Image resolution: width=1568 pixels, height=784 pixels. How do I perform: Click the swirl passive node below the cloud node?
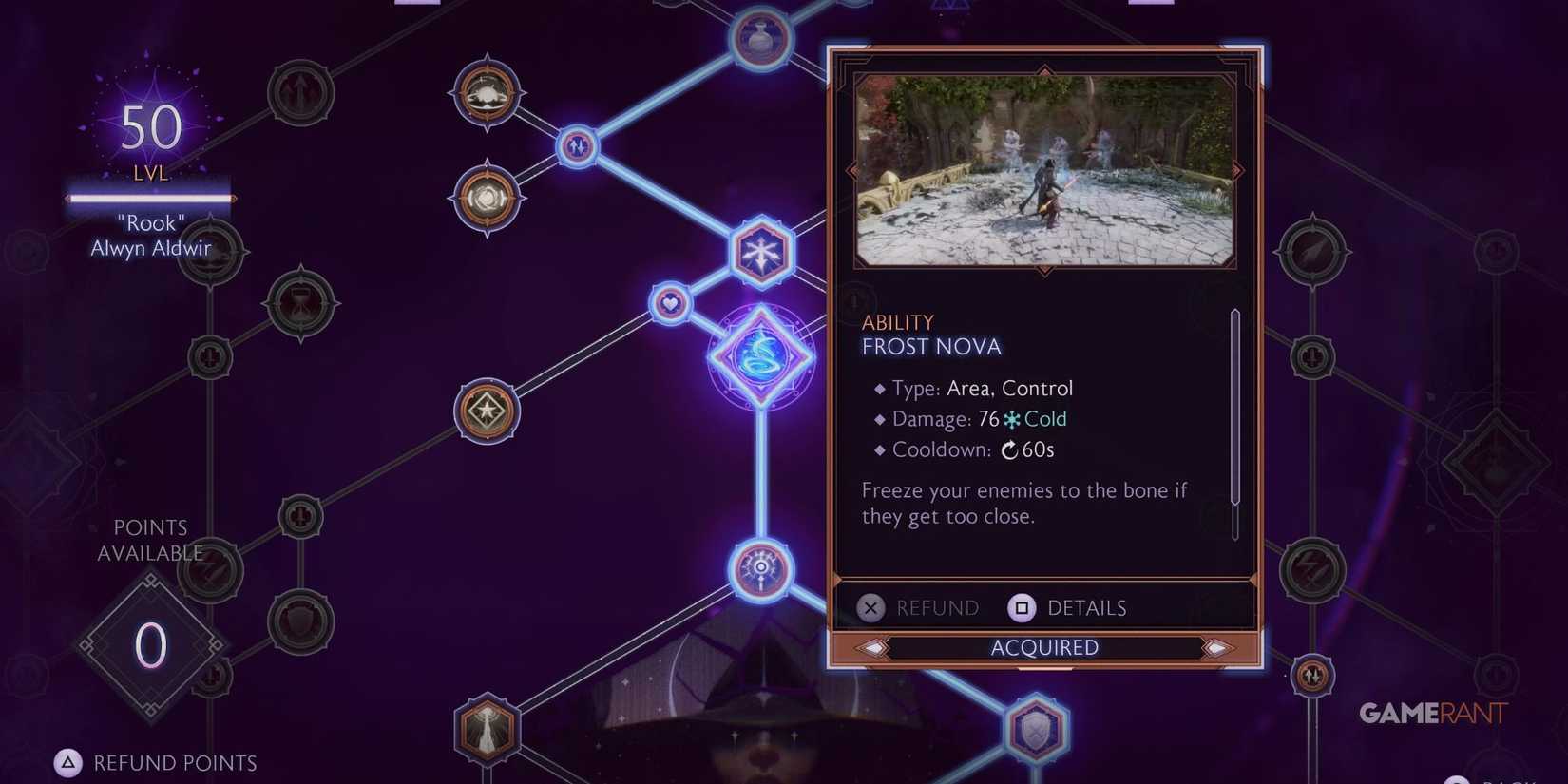[x=488, y=200]
